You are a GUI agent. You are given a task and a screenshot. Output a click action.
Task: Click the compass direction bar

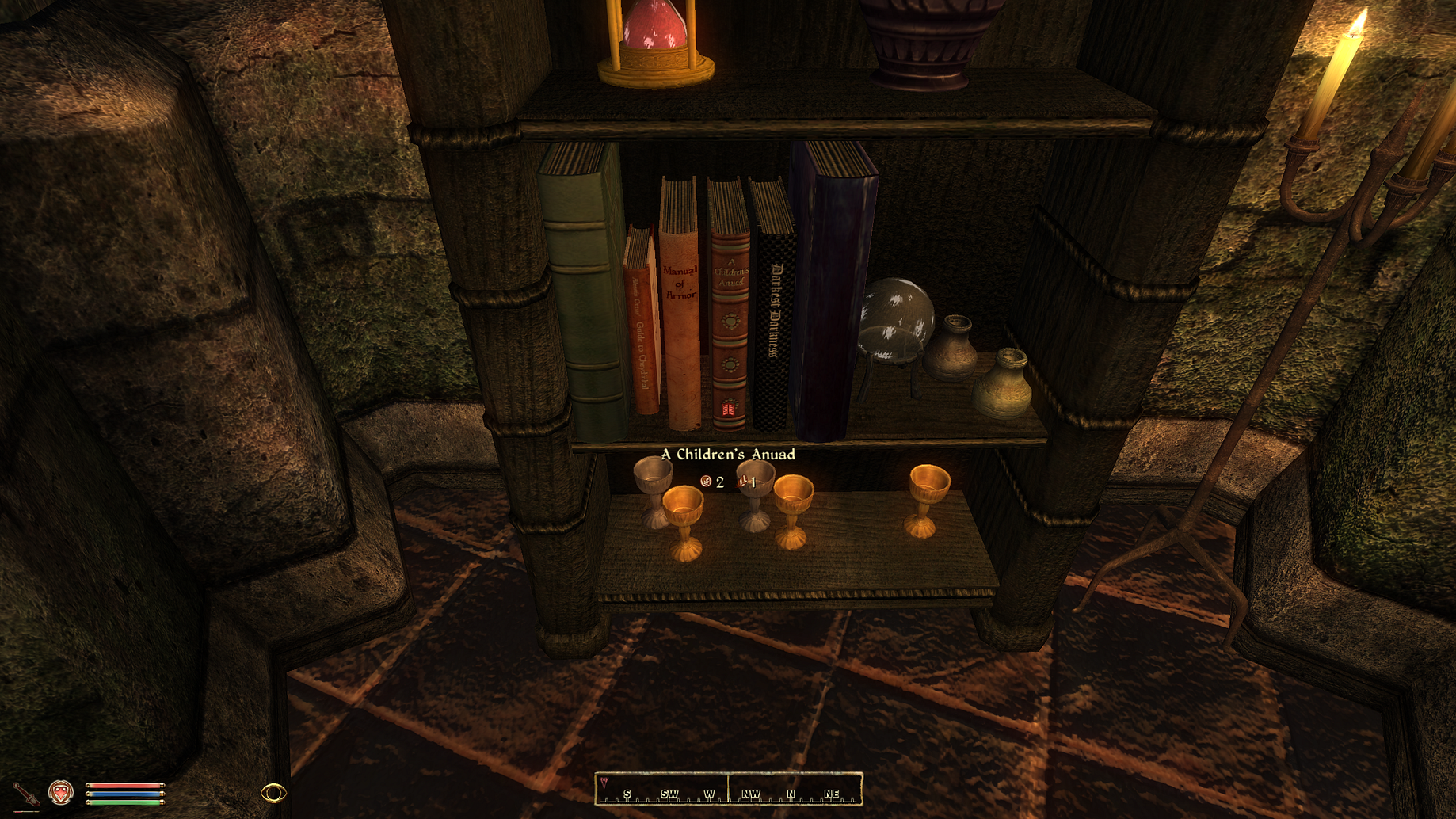(728, 790)
